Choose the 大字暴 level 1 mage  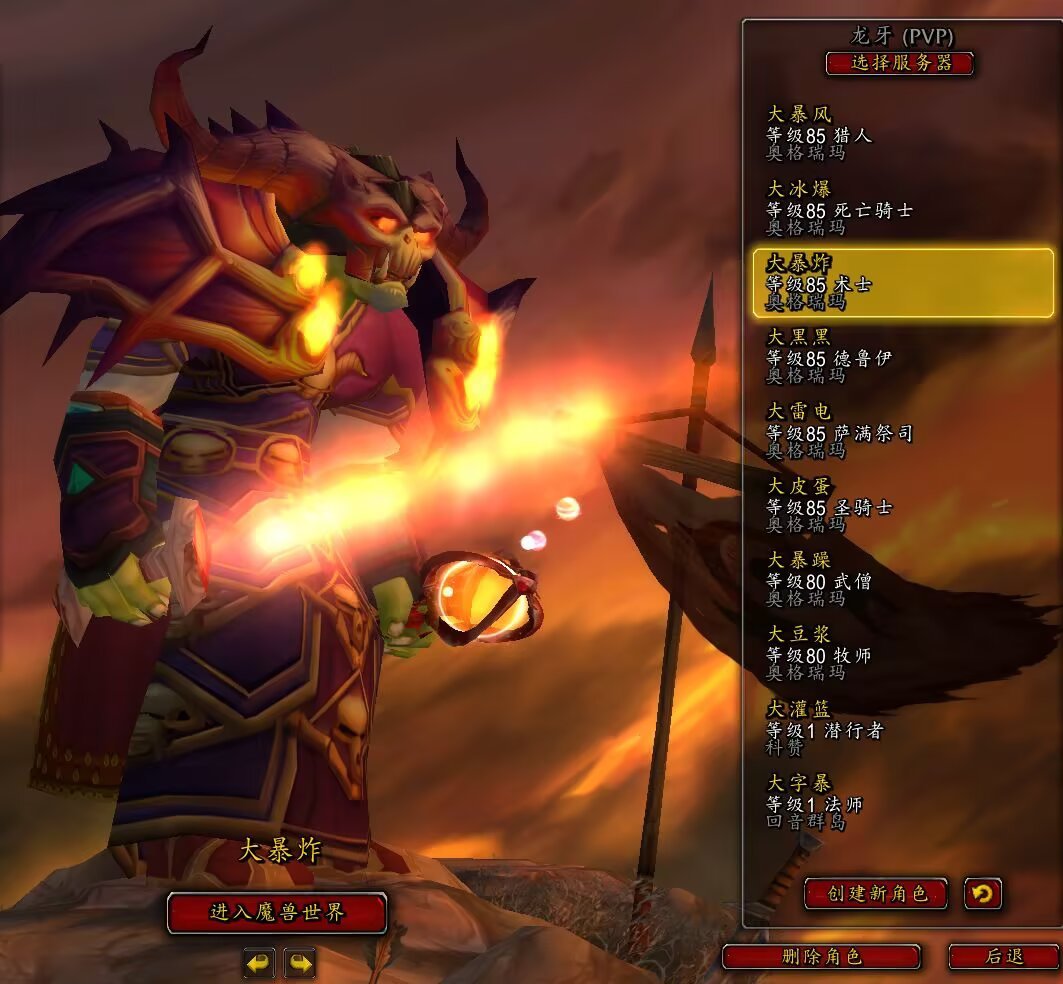click(x=902, y=802)
